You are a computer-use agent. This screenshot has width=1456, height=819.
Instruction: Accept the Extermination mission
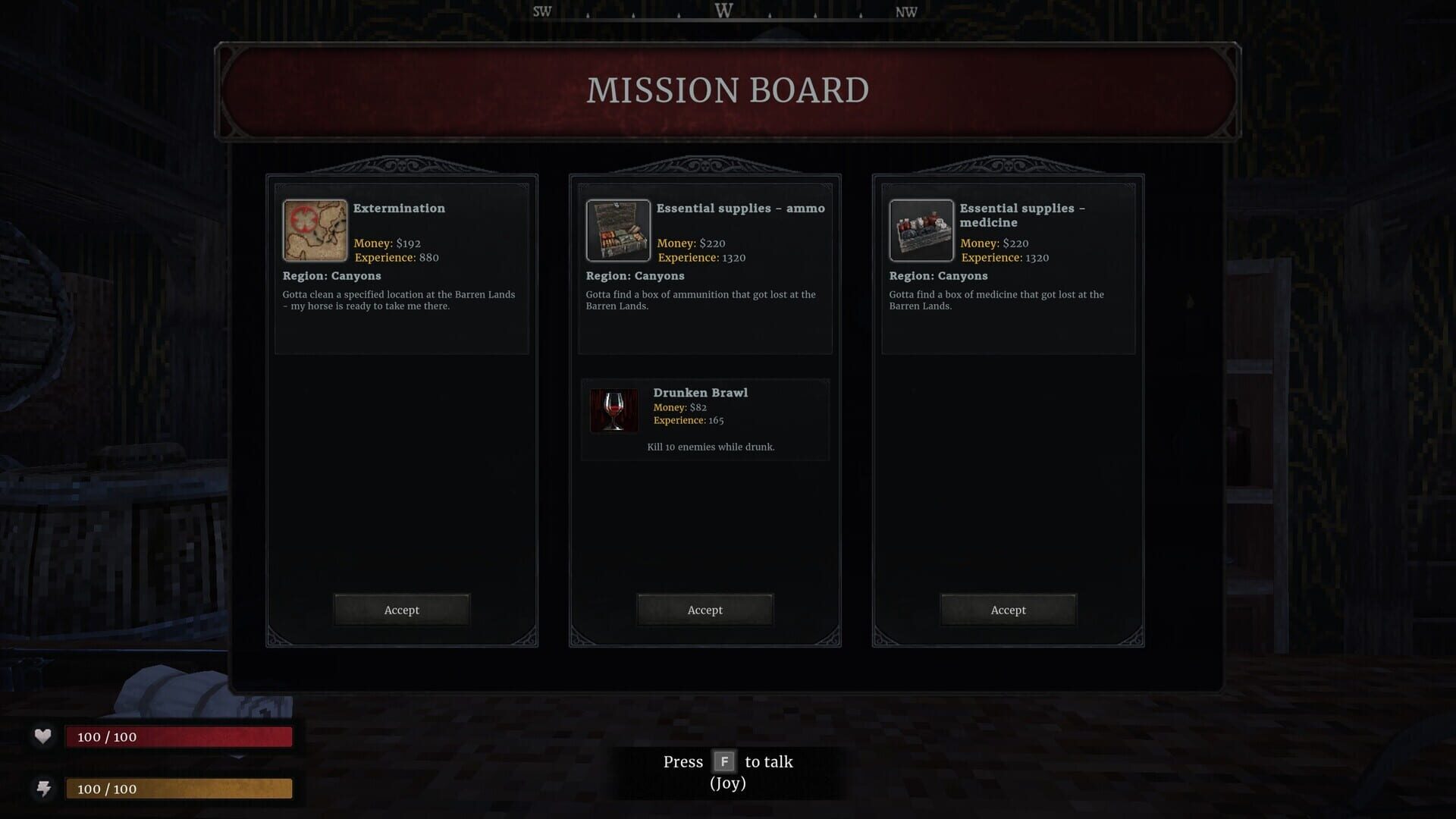tap(401, 609)
